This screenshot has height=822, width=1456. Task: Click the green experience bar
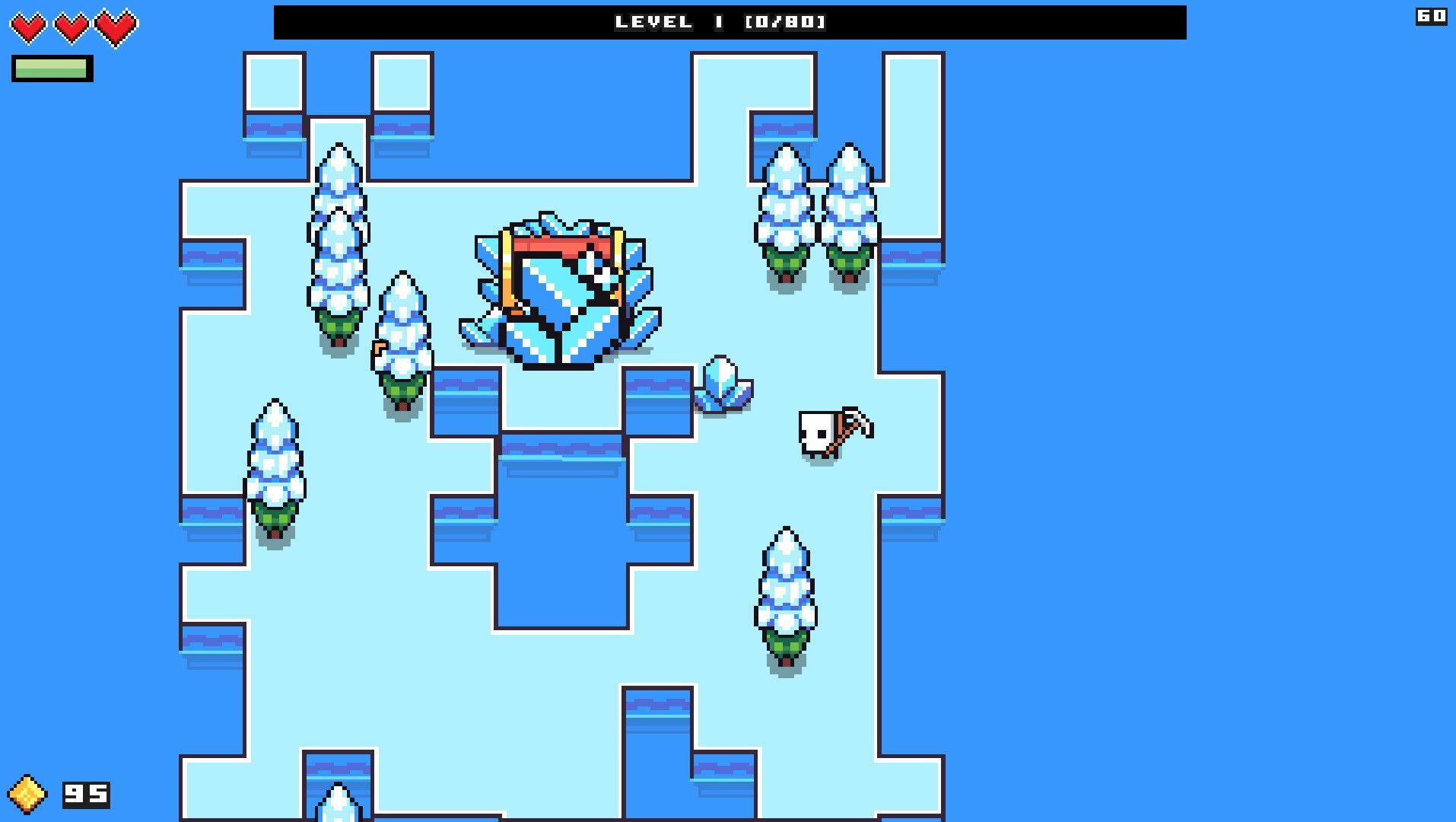[x=51, y=68]
